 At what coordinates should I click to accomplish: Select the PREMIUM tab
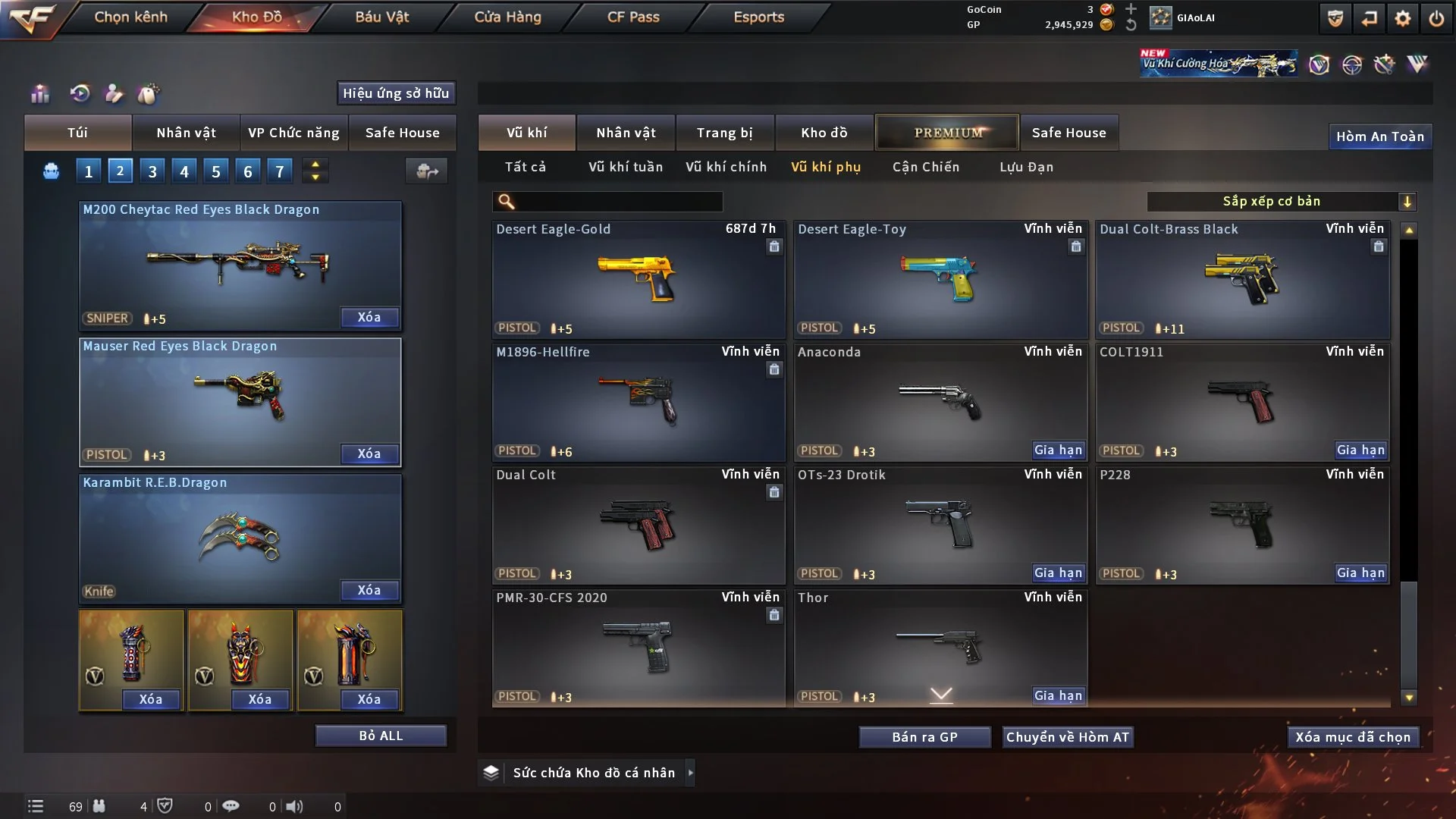[x=947, y=133]
